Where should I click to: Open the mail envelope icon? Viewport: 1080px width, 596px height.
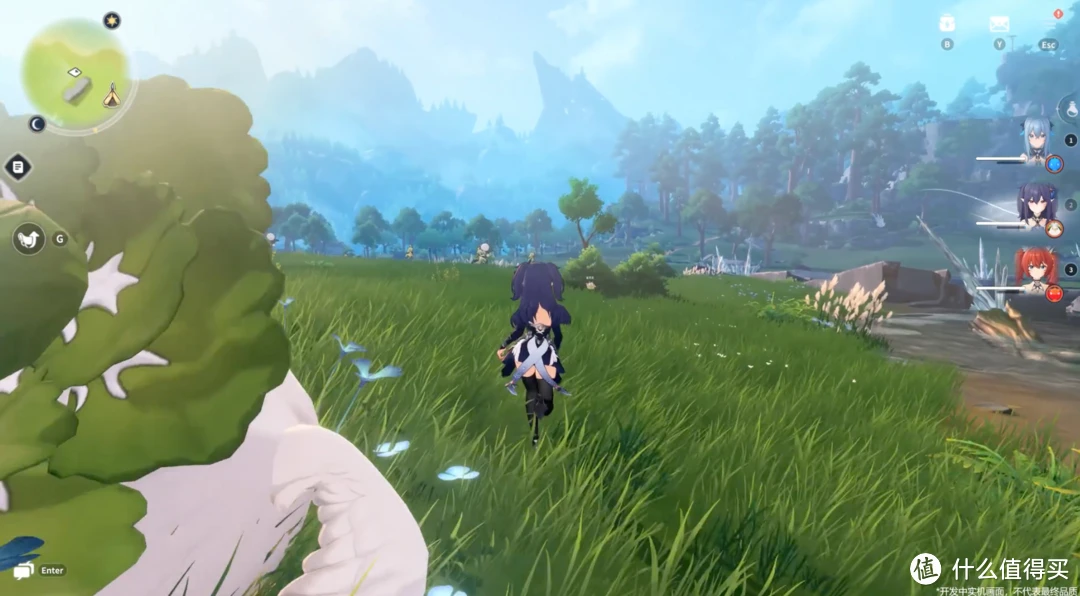click(998, 24)
